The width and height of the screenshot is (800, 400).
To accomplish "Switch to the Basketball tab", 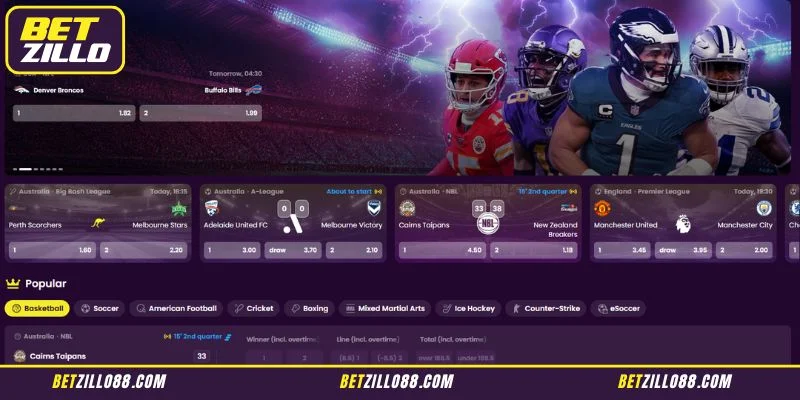I will 38,308.
